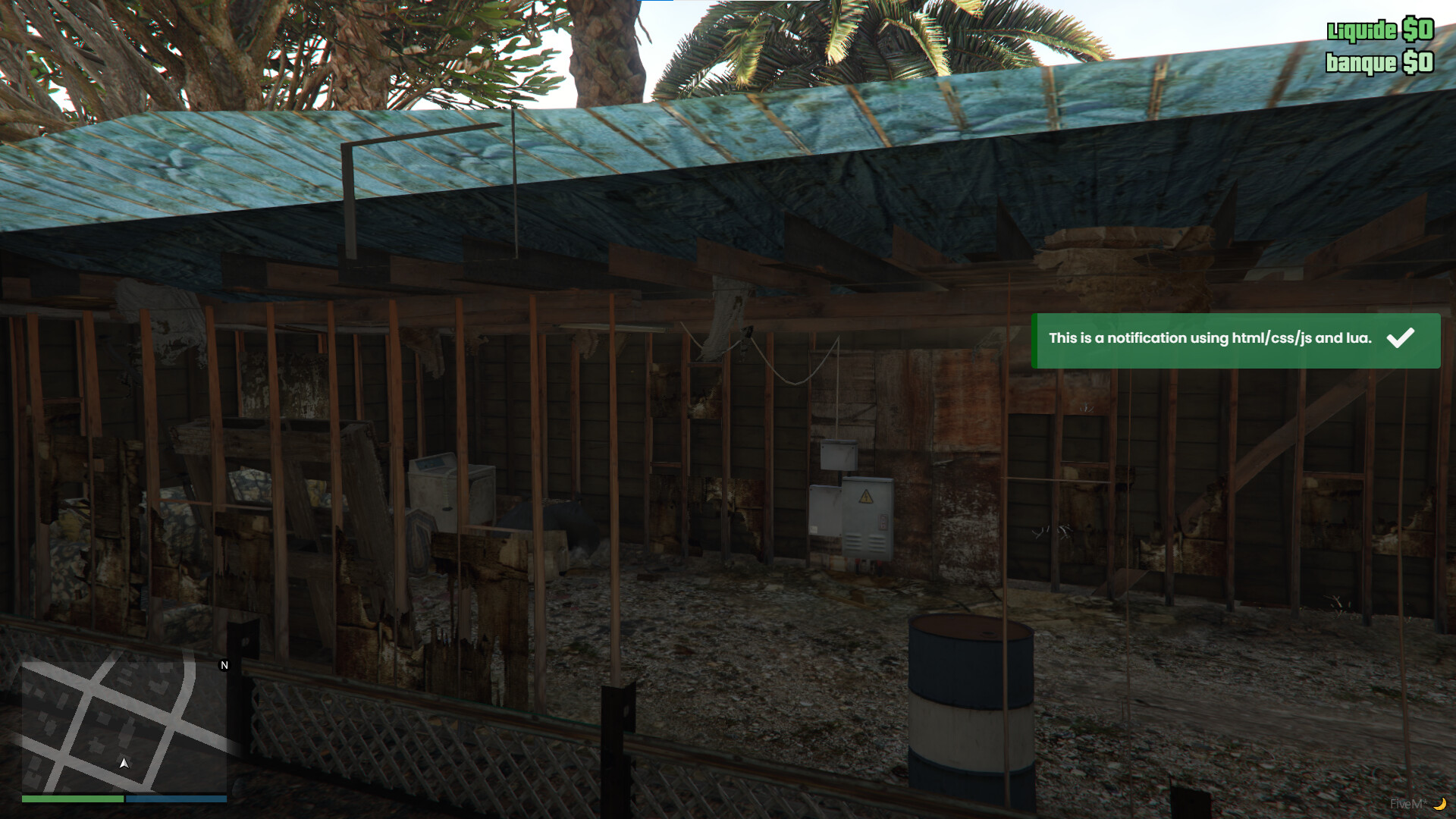
Task: Click the green health bar under the minimap
Action: (72, 799)
